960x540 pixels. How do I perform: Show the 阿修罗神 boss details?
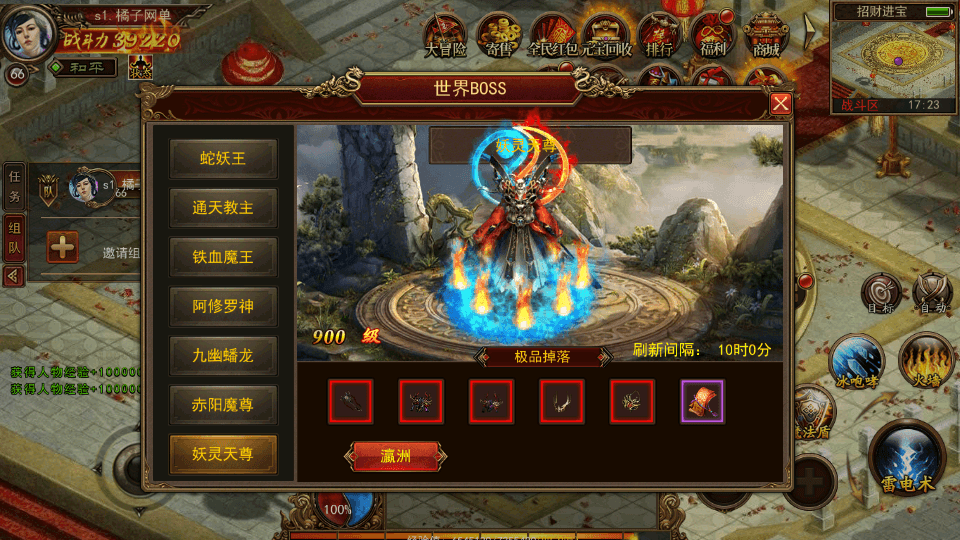click(x=222, y=306)
